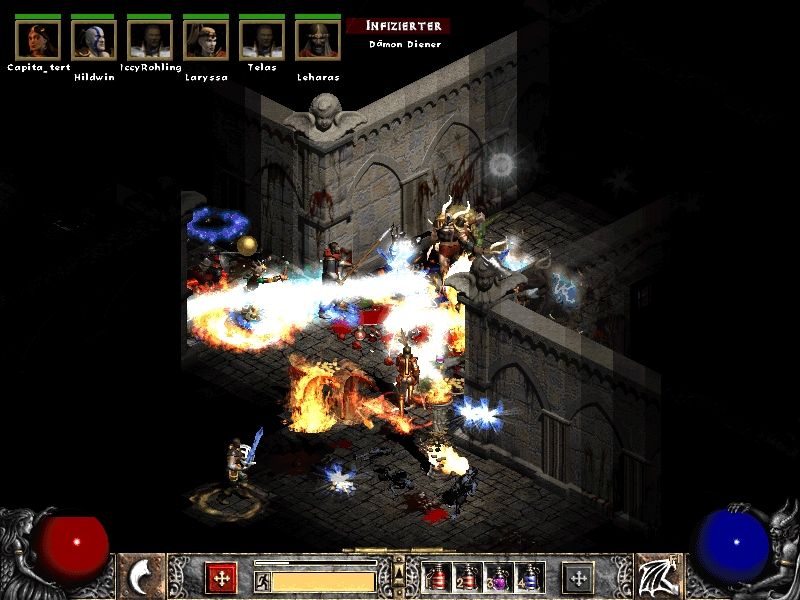
Task: Pick Leharas's party portrait
Action: tap(318, 39)
